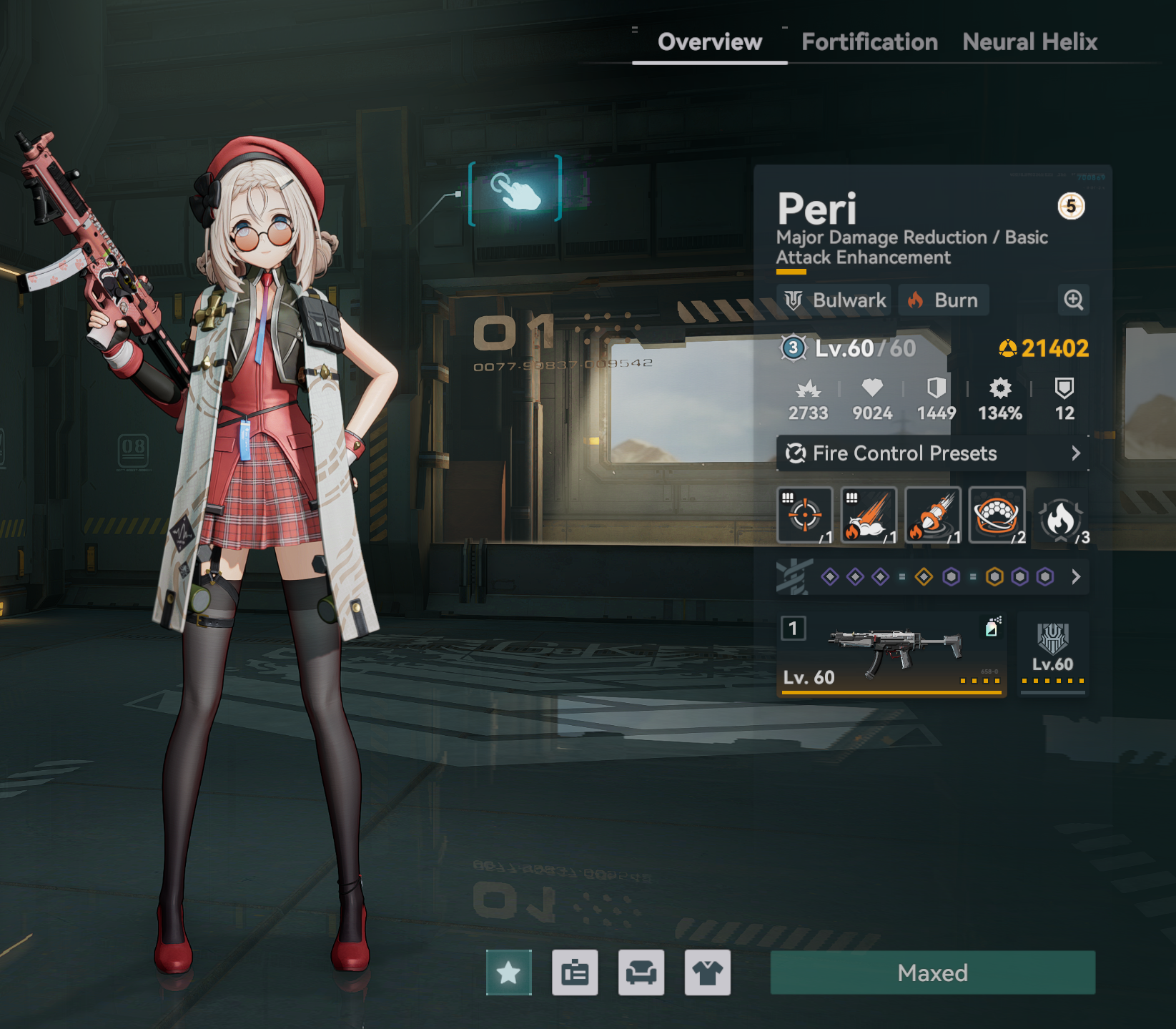The height and width of the screenshot is (1029, 1176).
Task: Open the shirt outfit button
Action: (x=707, y=973)
